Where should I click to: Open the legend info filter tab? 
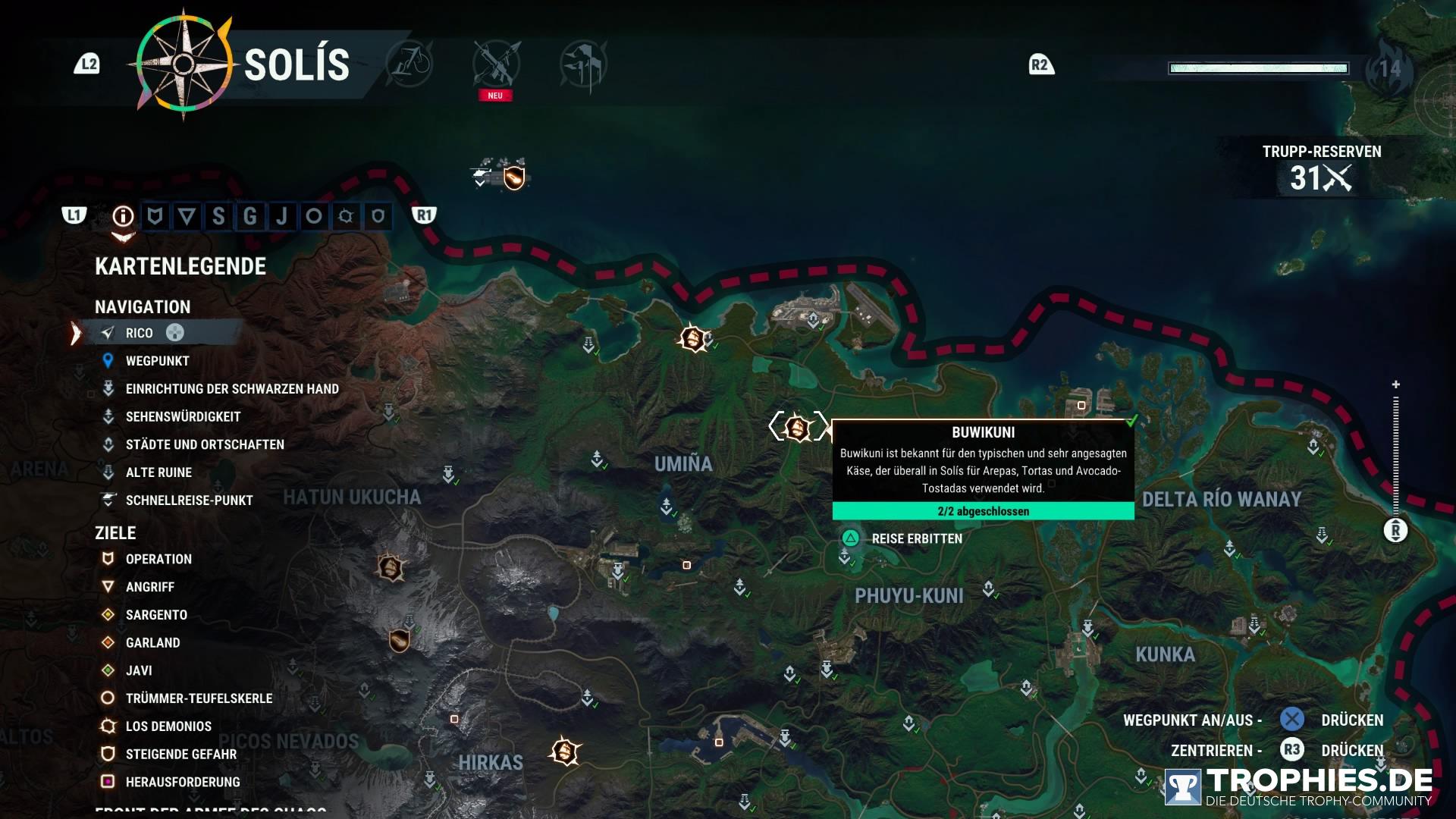123,217
